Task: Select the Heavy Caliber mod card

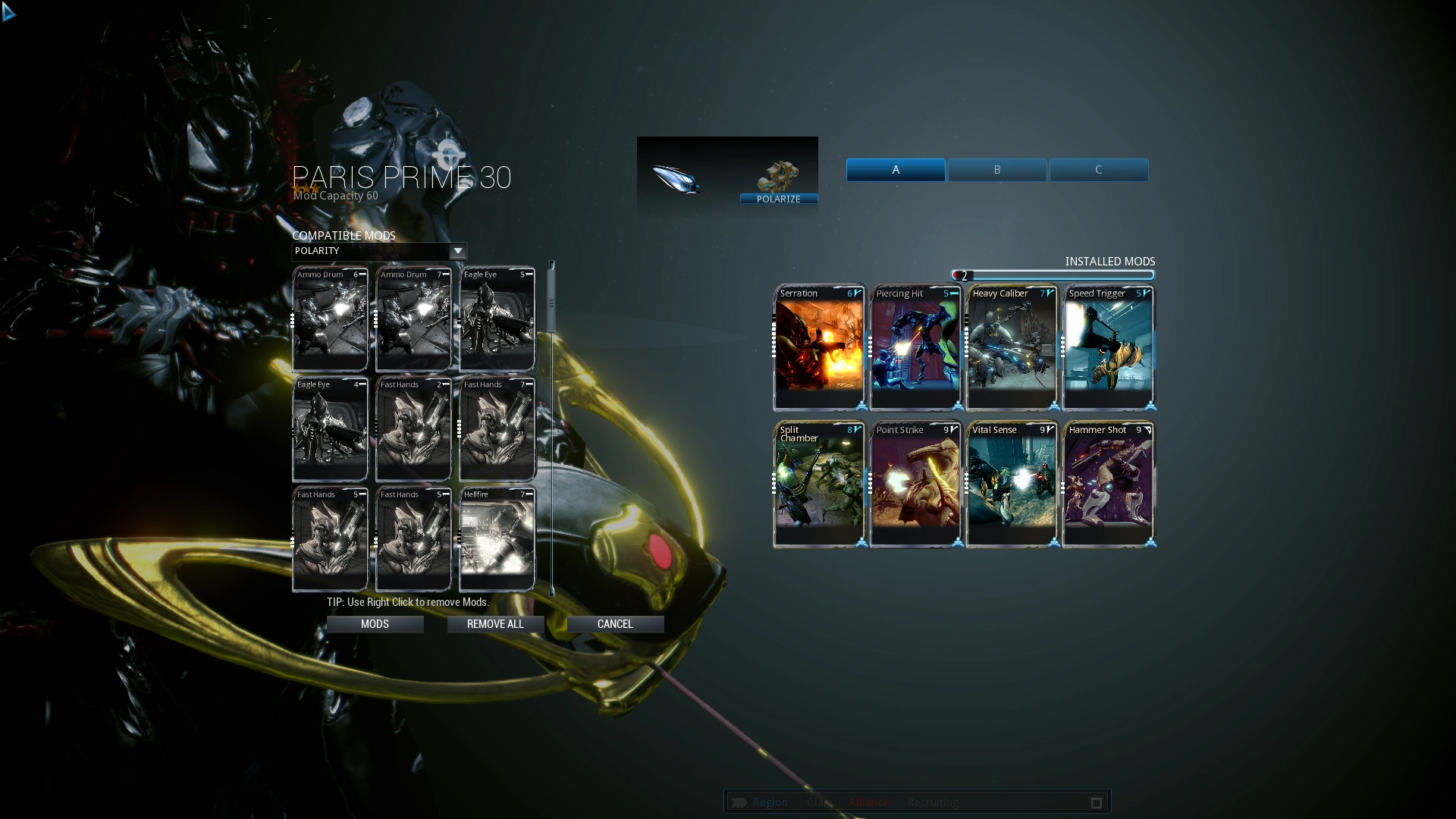Action: click(x=1011, y=345)
